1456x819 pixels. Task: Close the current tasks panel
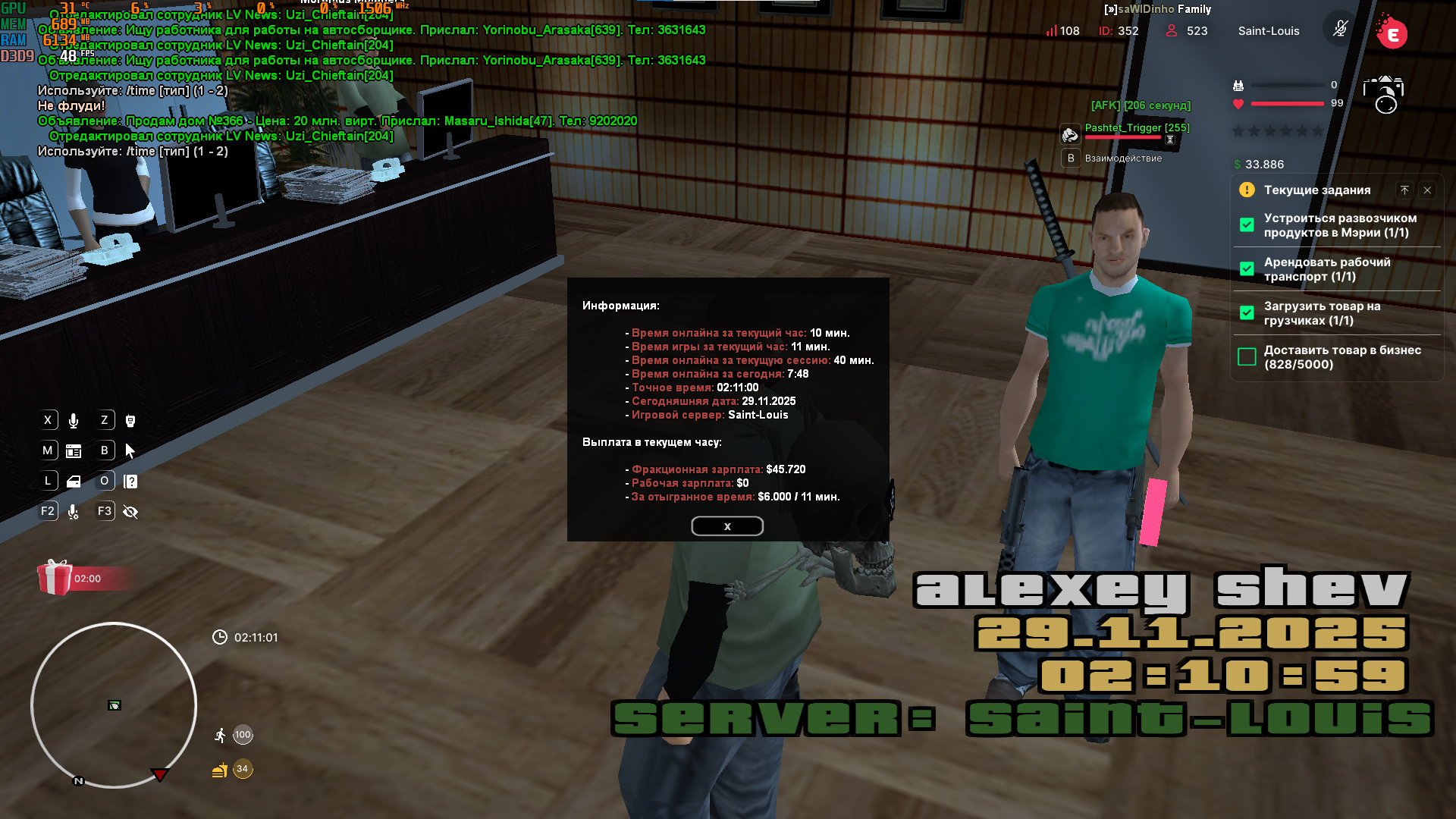(1427, 190)
